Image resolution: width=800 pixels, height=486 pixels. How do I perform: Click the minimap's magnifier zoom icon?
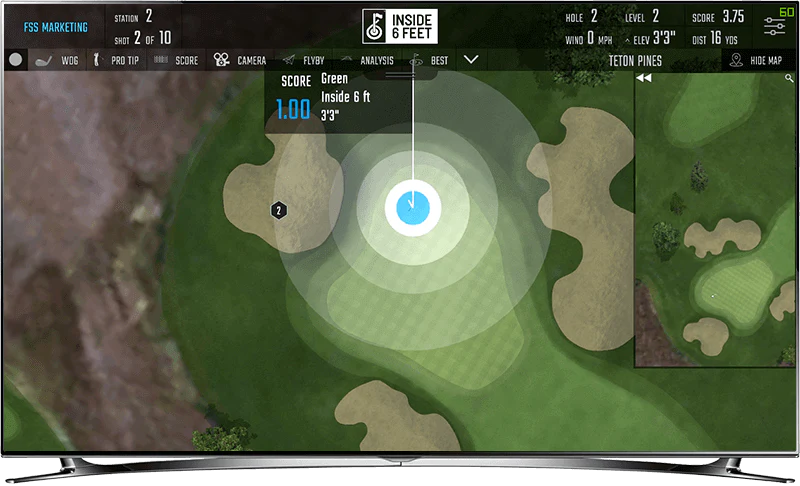(790, 78)
